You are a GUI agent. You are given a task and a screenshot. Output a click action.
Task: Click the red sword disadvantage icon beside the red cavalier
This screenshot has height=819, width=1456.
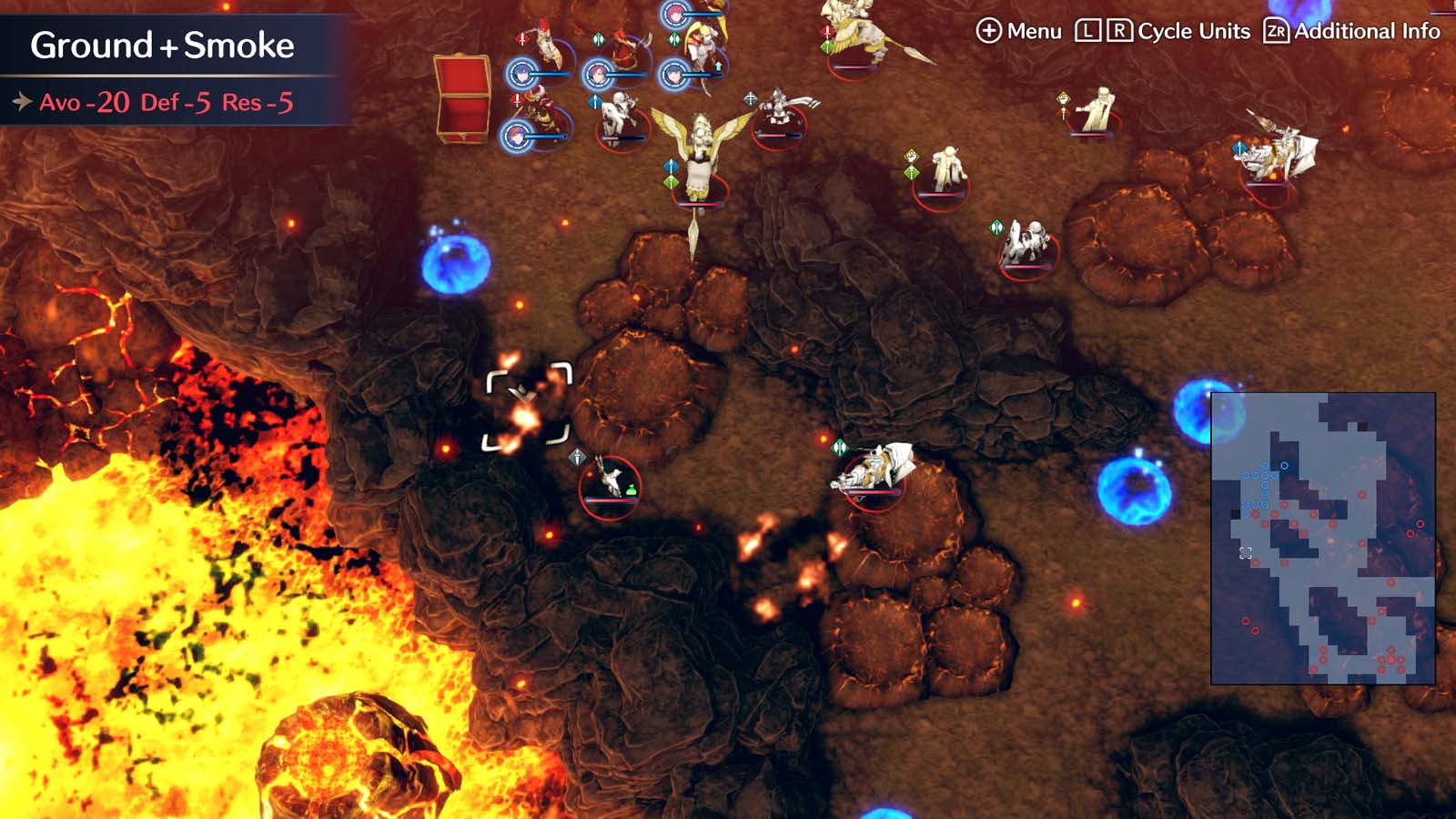pyautogui.click(x=517, y=100)
